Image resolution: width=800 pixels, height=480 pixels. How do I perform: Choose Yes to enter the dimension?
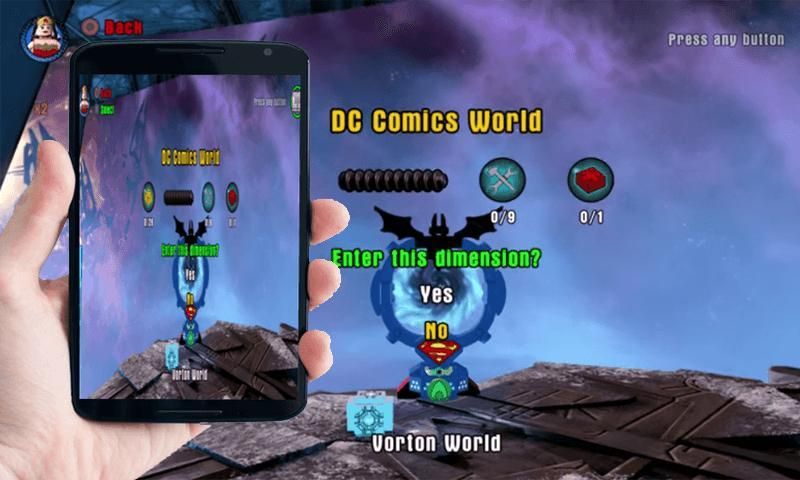[436, 294]
